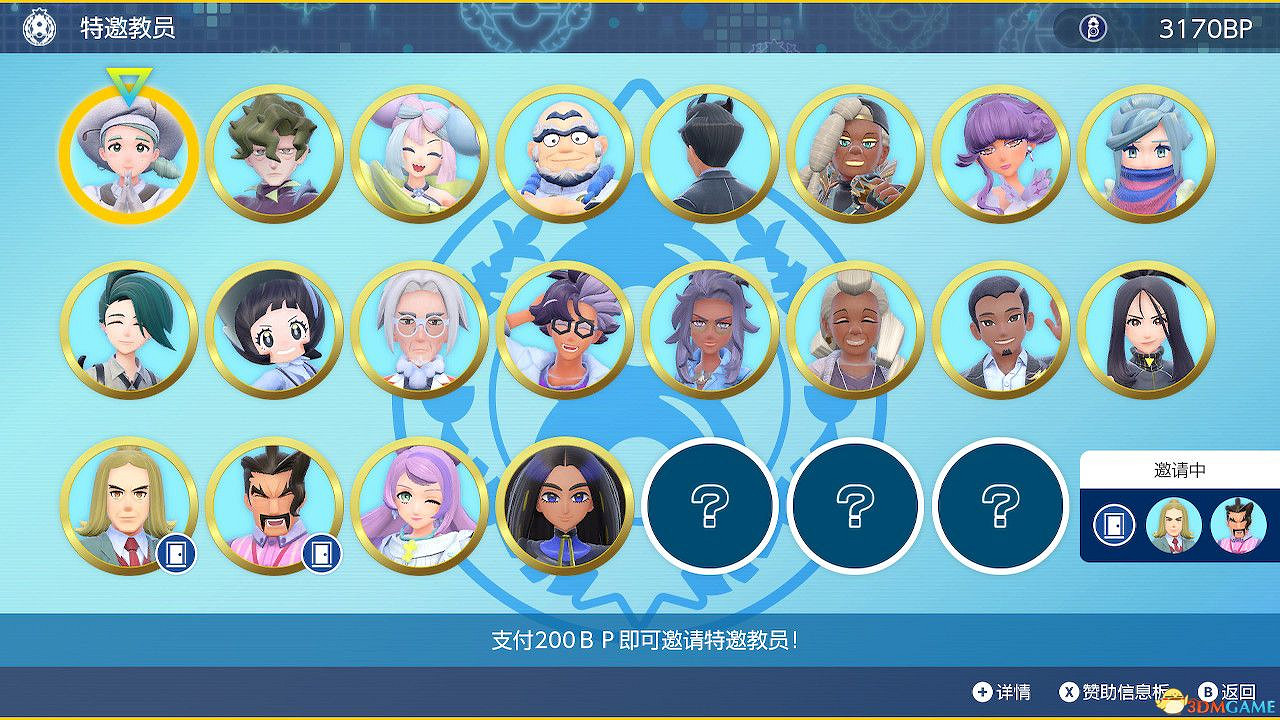Click the BP coin icon beside the 3170BP counter
1280x720 pixels.
click(1095, 29)
